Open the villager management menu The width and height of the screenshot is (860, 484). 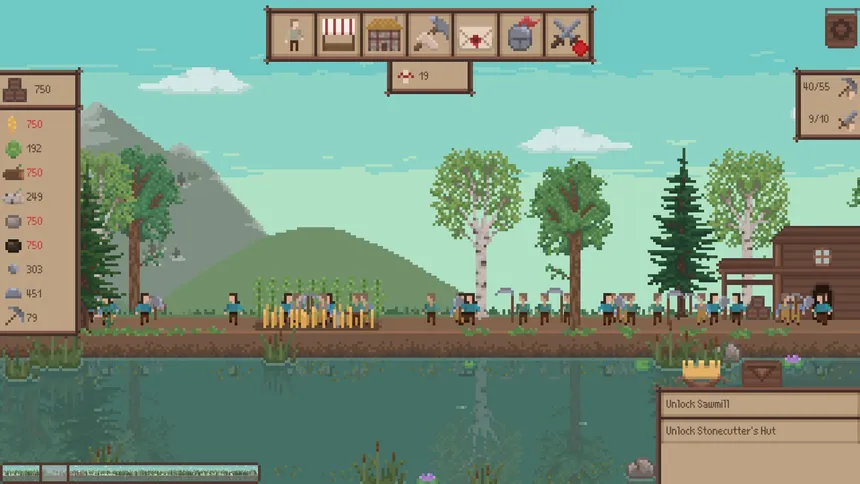(293, 35)
